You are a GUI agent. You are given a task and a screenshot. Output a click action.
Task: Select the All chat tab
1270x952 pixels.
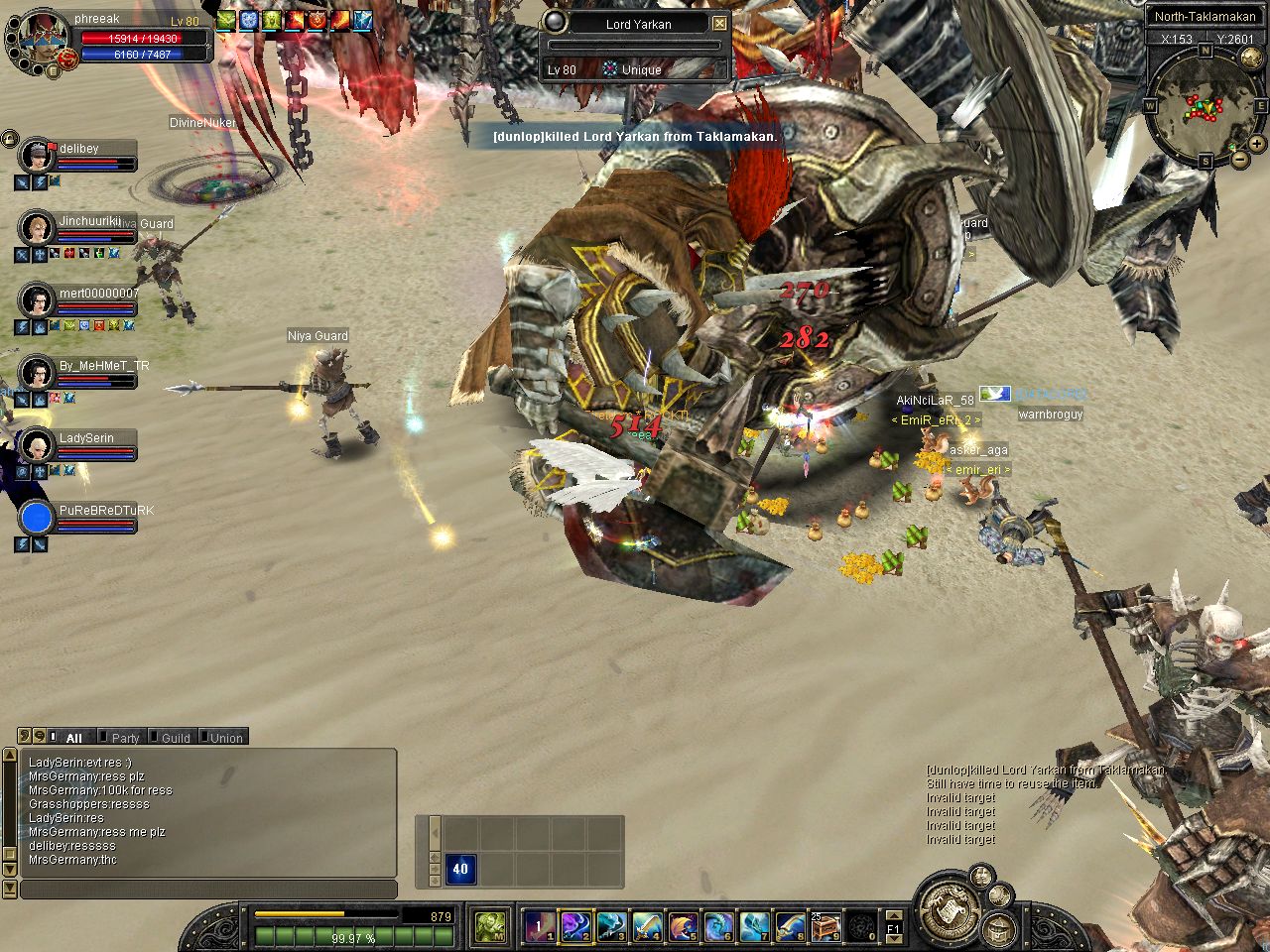[72, 738]
